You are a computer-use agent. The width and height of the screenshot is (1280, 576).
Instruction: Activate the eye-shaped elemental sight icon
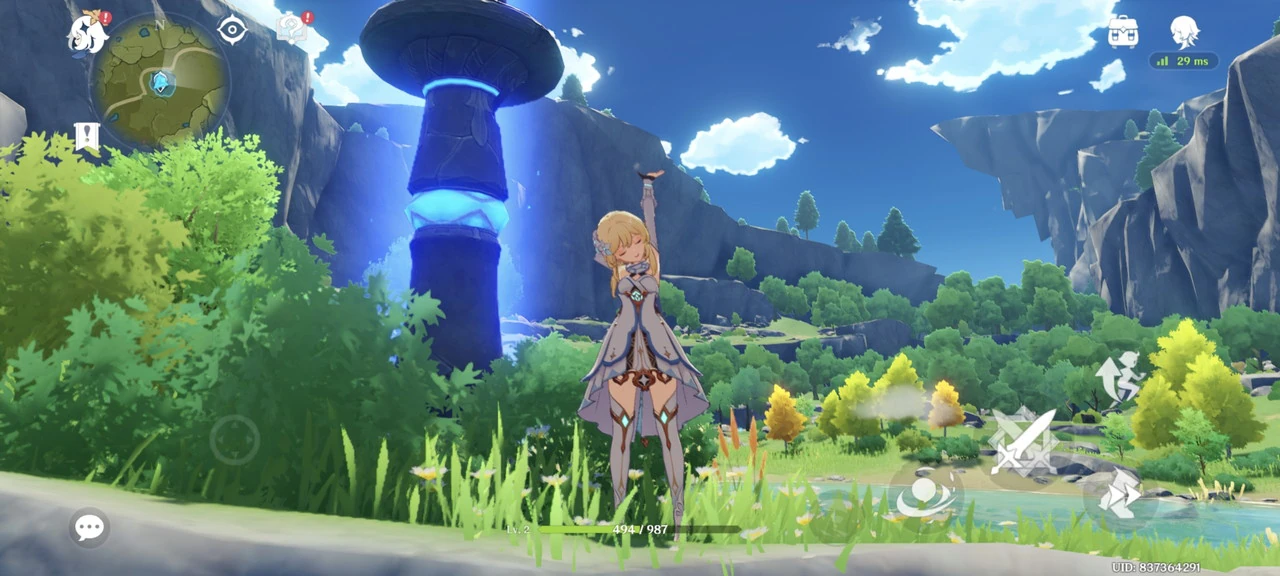pyautogui.click(x=232, y=30)
